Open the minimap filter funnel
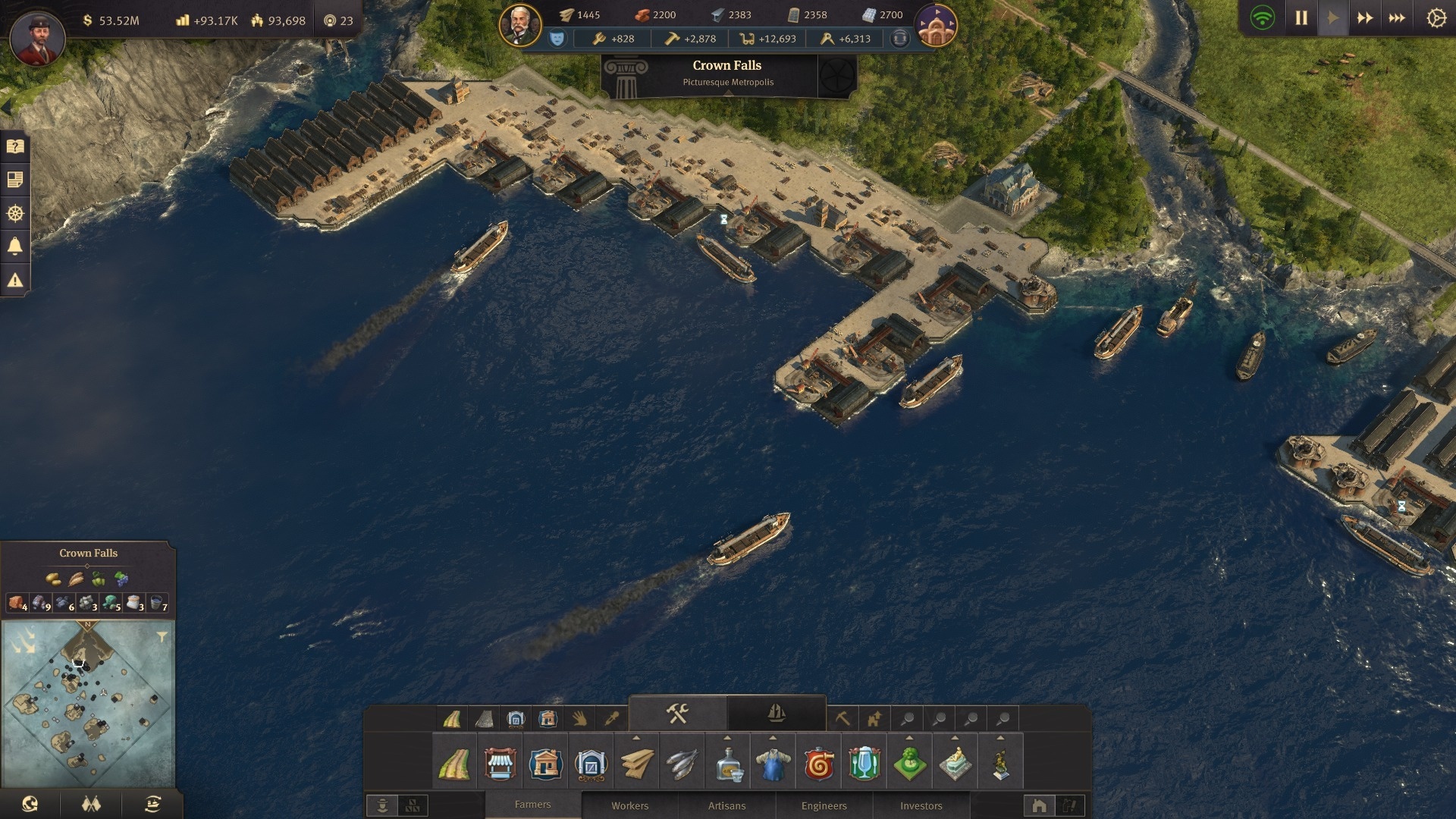Image resolution: width=1456 pixels, height=819 pixels. (162, 638)
